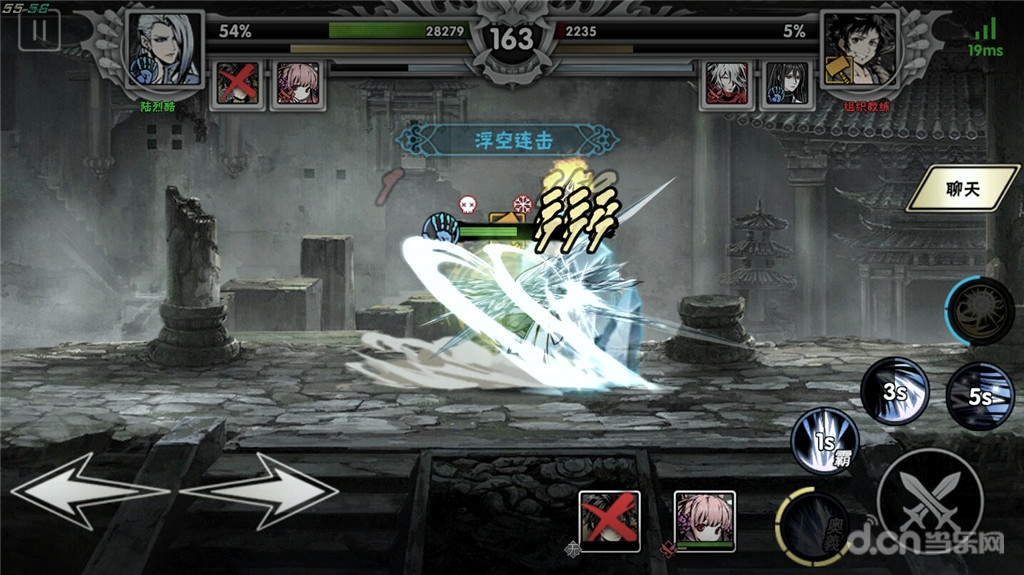Click the white-haired player portrait 陆烈略

[x=164, y=50]
